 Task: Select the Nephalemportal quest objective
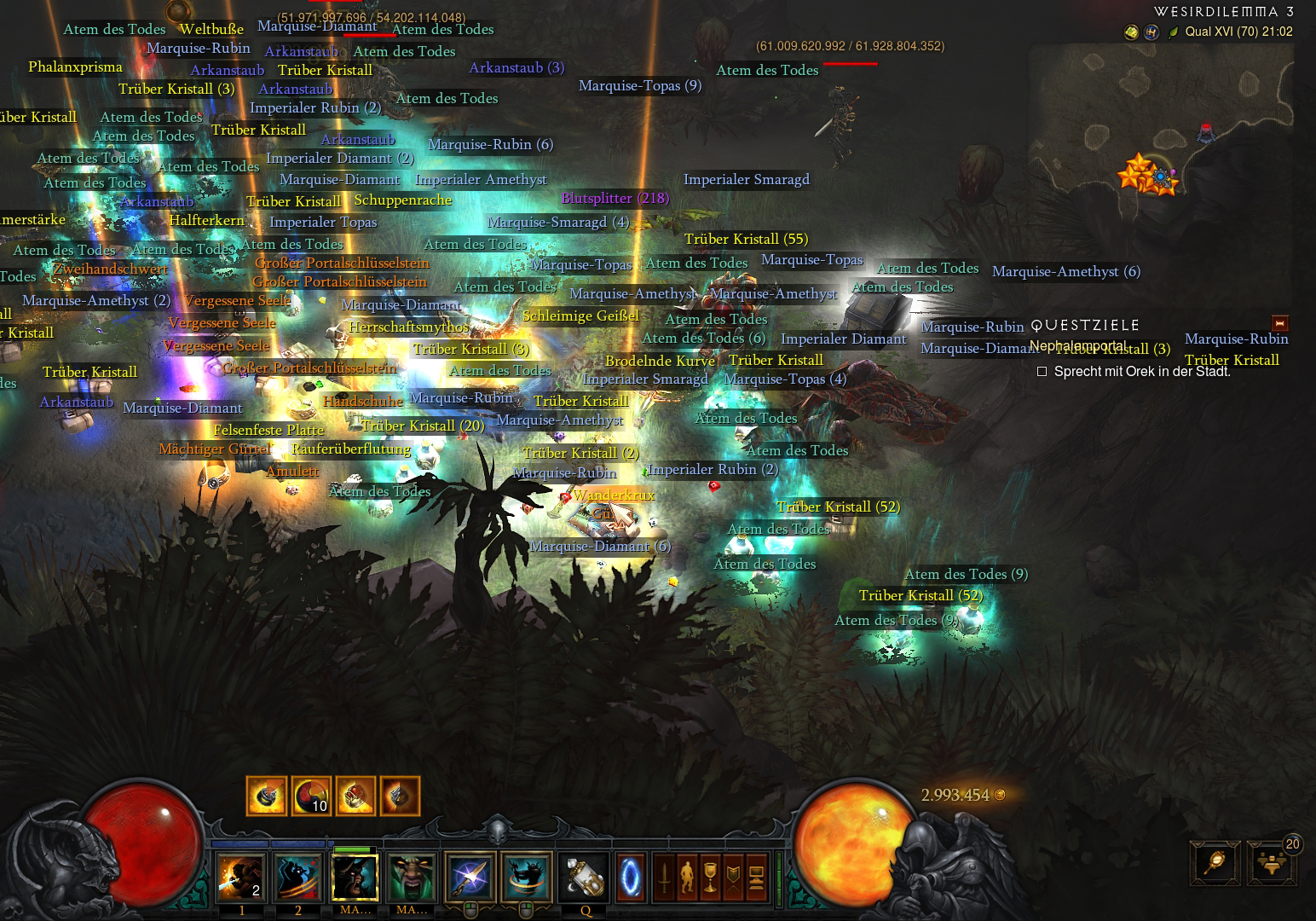(x=1077, y=345)
